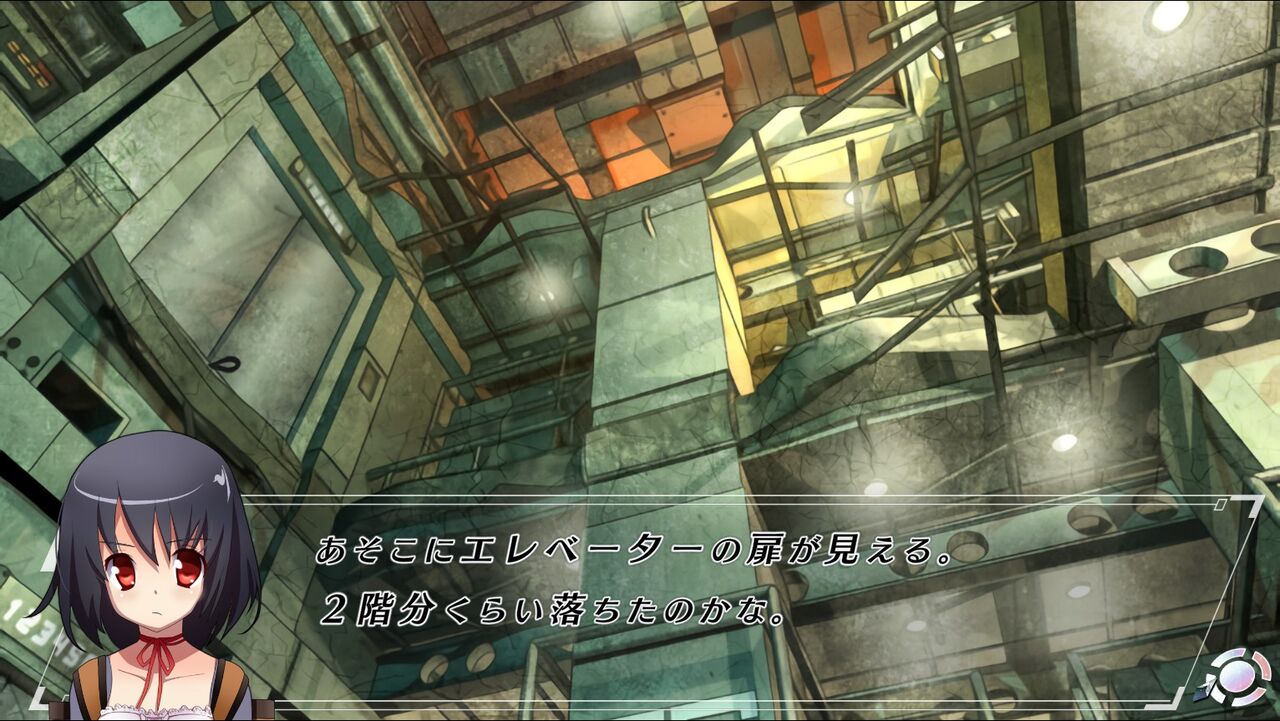Image resolution: width=1280 pixels, height=721 pixels.
Task: Click the right-side segment of the rotating indicator
Action: [x=1262, y=667]
